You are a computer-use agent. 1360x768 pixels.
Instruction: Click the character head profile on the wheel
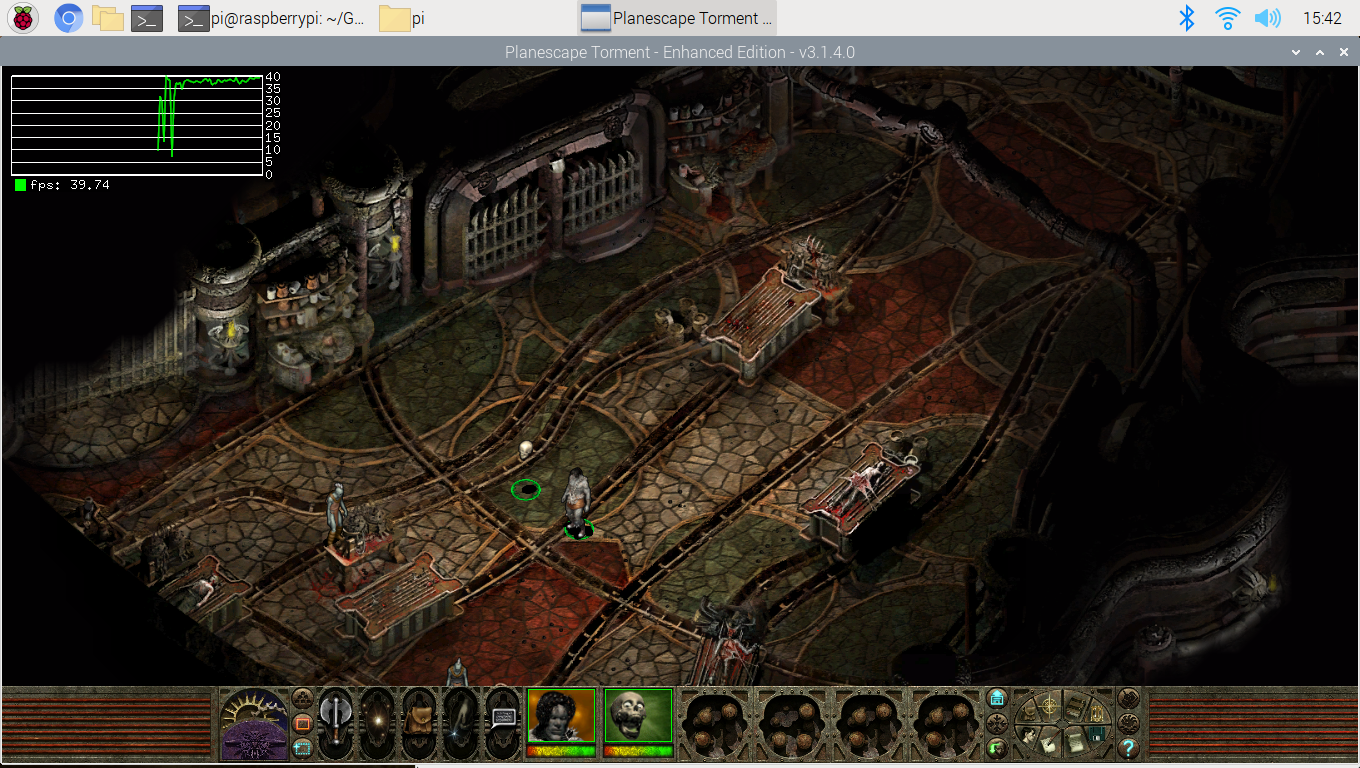pyautogui.click(x=1029, y=734)
